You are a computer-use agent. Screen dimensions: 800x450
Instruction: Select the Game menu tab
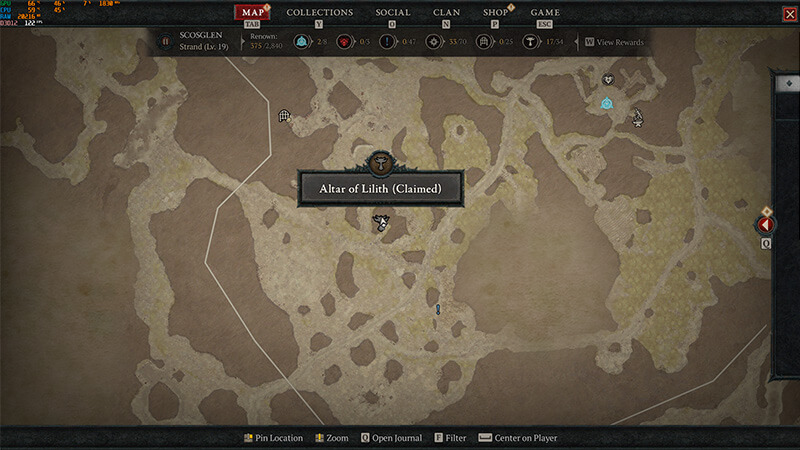click(x=545, y=13)
